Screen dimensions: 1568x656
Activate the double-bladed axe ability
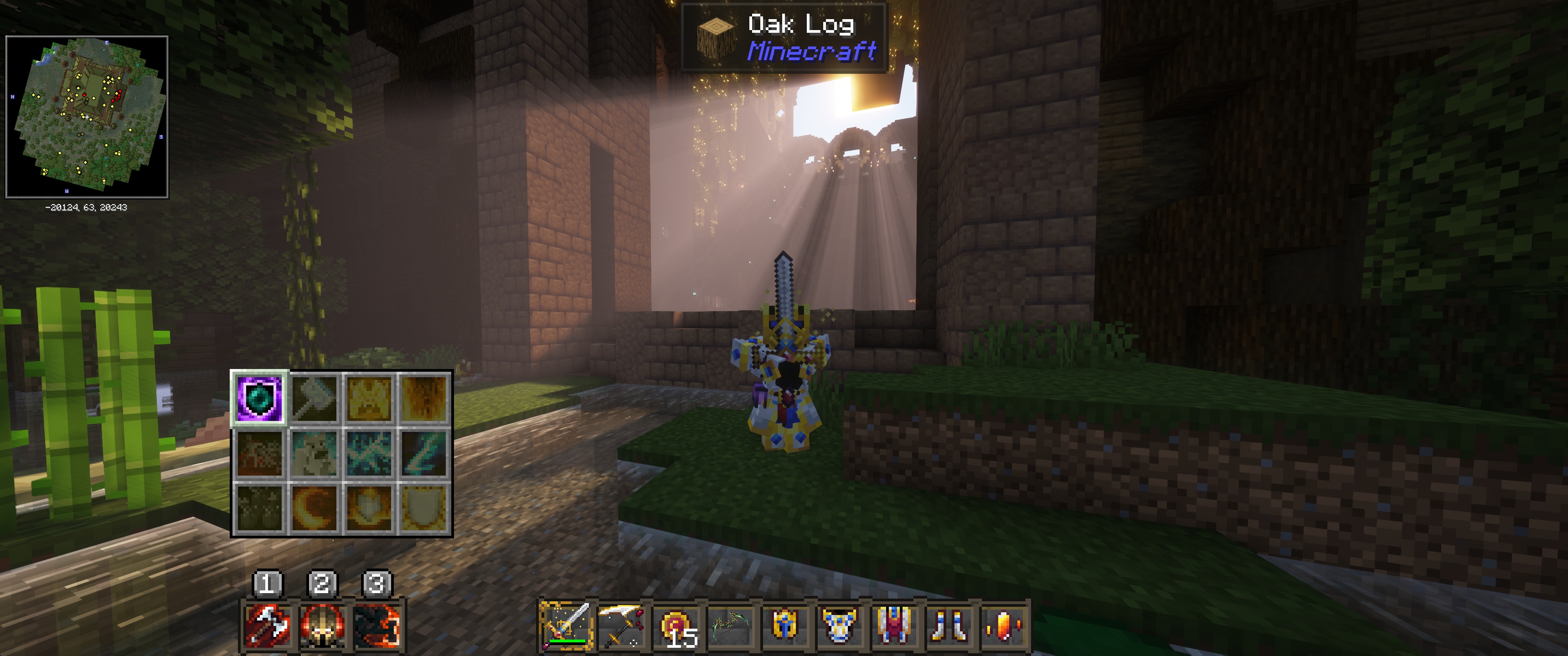(x=268, y=625)
